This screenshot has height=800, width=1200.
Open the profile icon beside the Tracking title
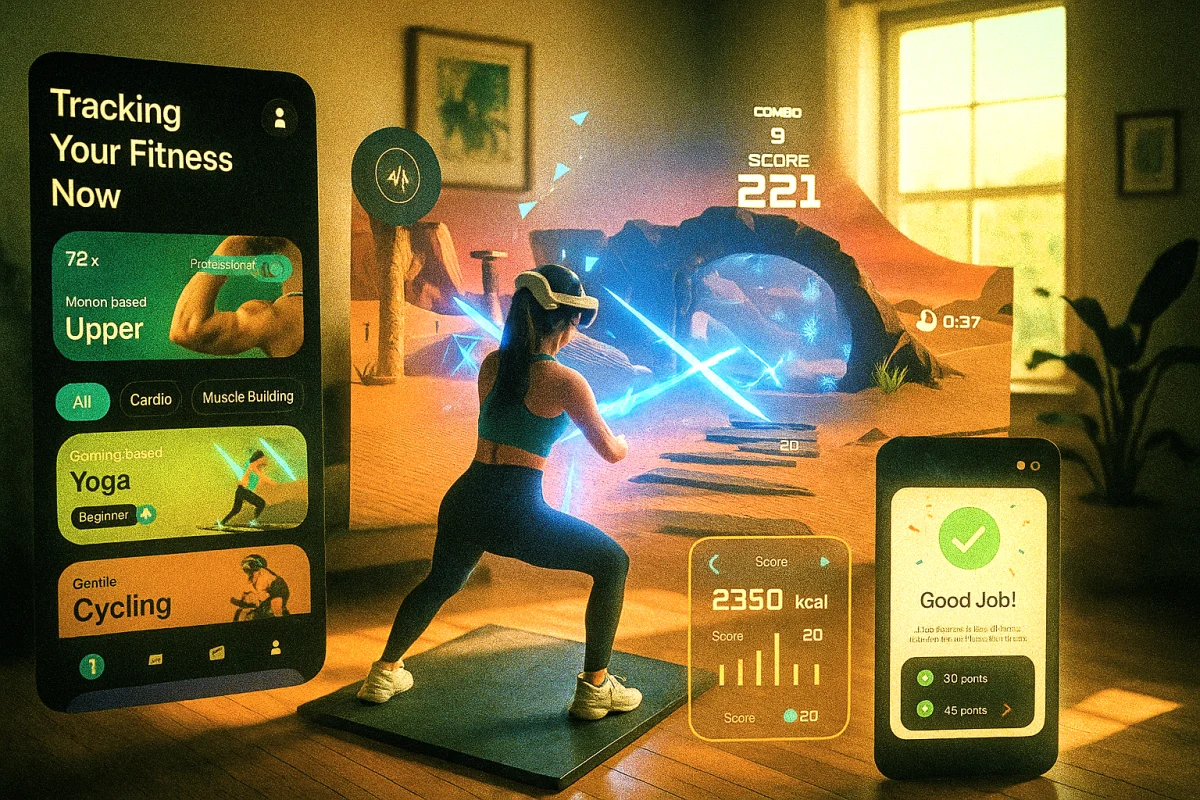coord(279,119)
